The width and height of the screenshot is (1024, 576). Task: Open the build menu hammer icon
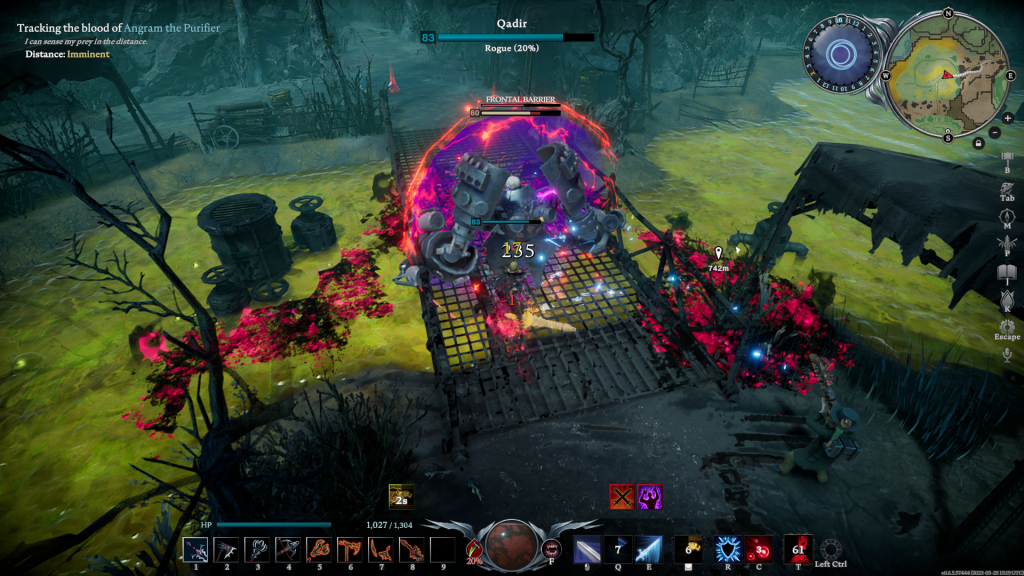[1007, 159]
